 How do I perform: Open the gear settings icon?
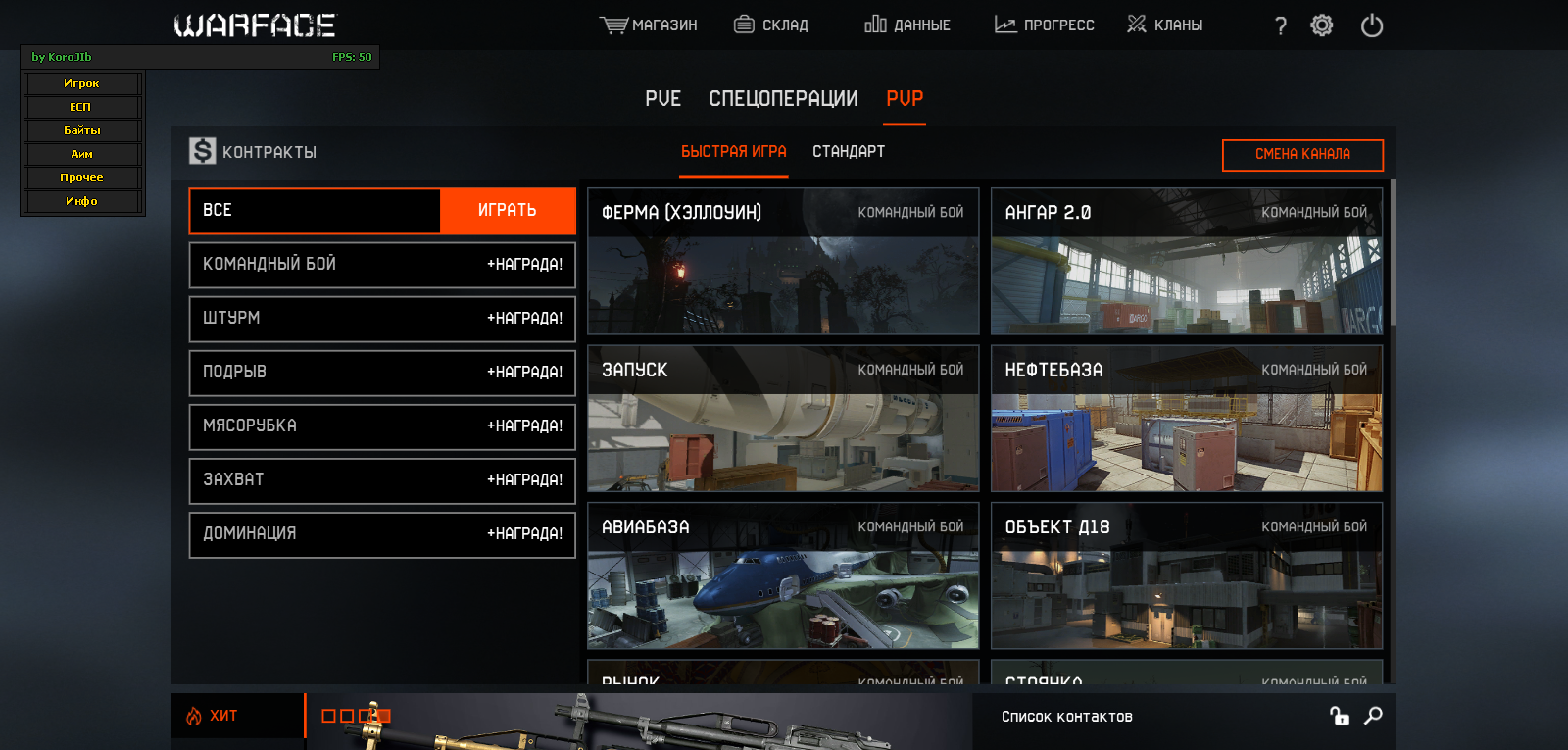pos(1322,25)
